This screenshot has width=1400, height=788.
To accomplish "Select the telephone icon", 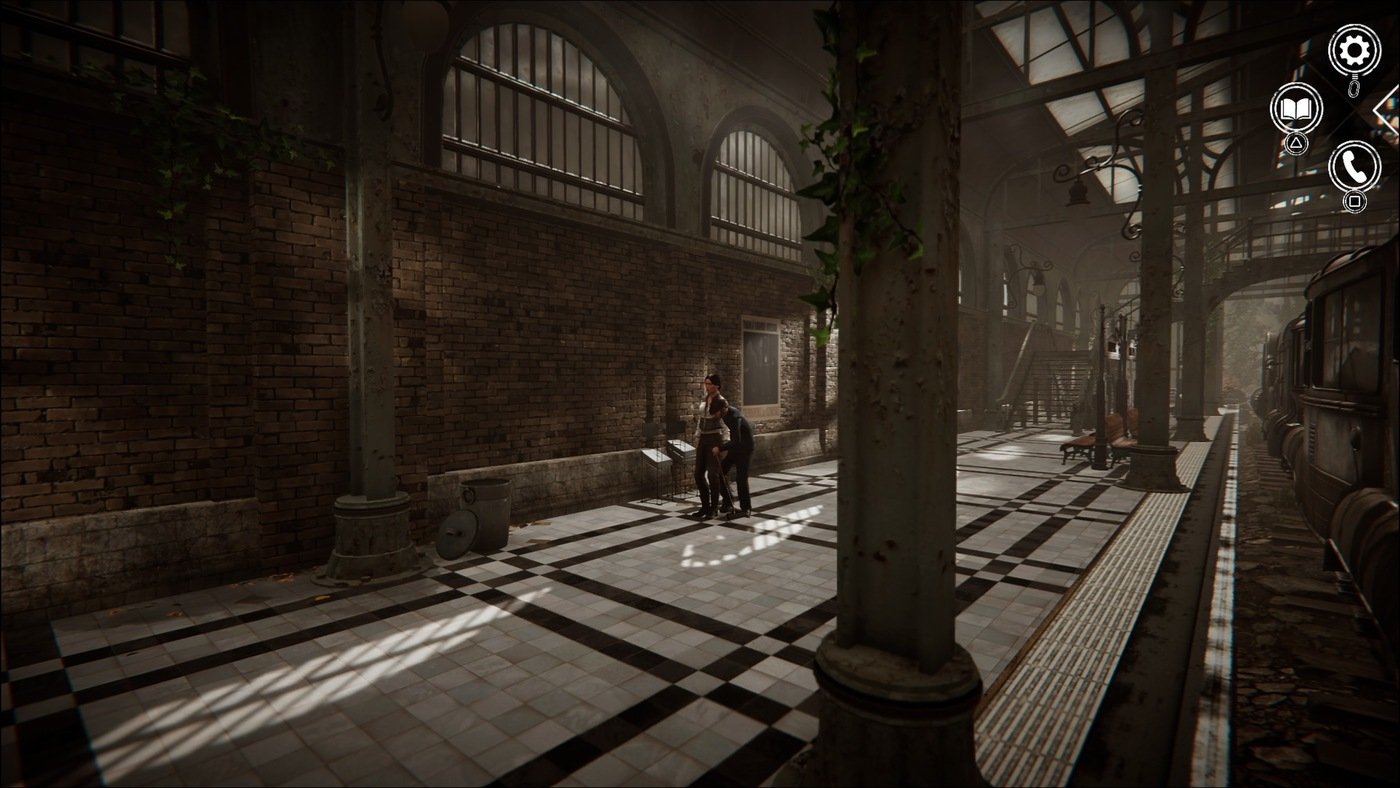I will coord(1354,168).
